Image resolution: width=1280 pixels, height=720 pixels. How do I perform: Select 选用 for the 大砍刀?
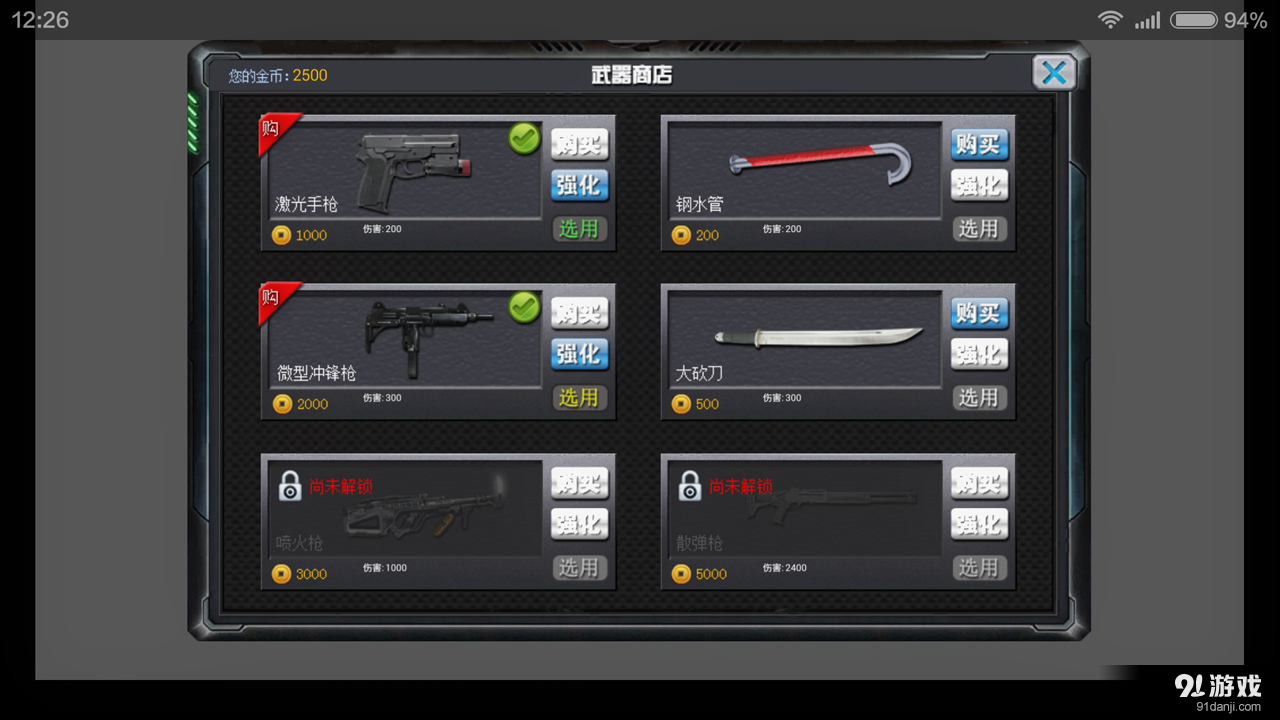pos(979,397)
